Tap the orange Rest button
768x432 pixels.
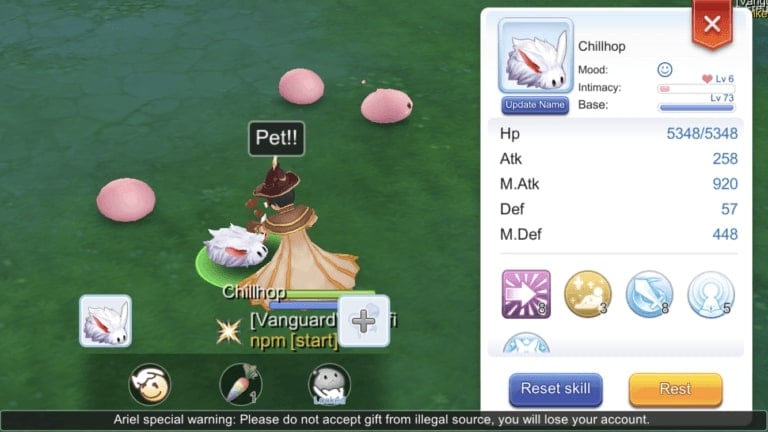coord(675,389)
